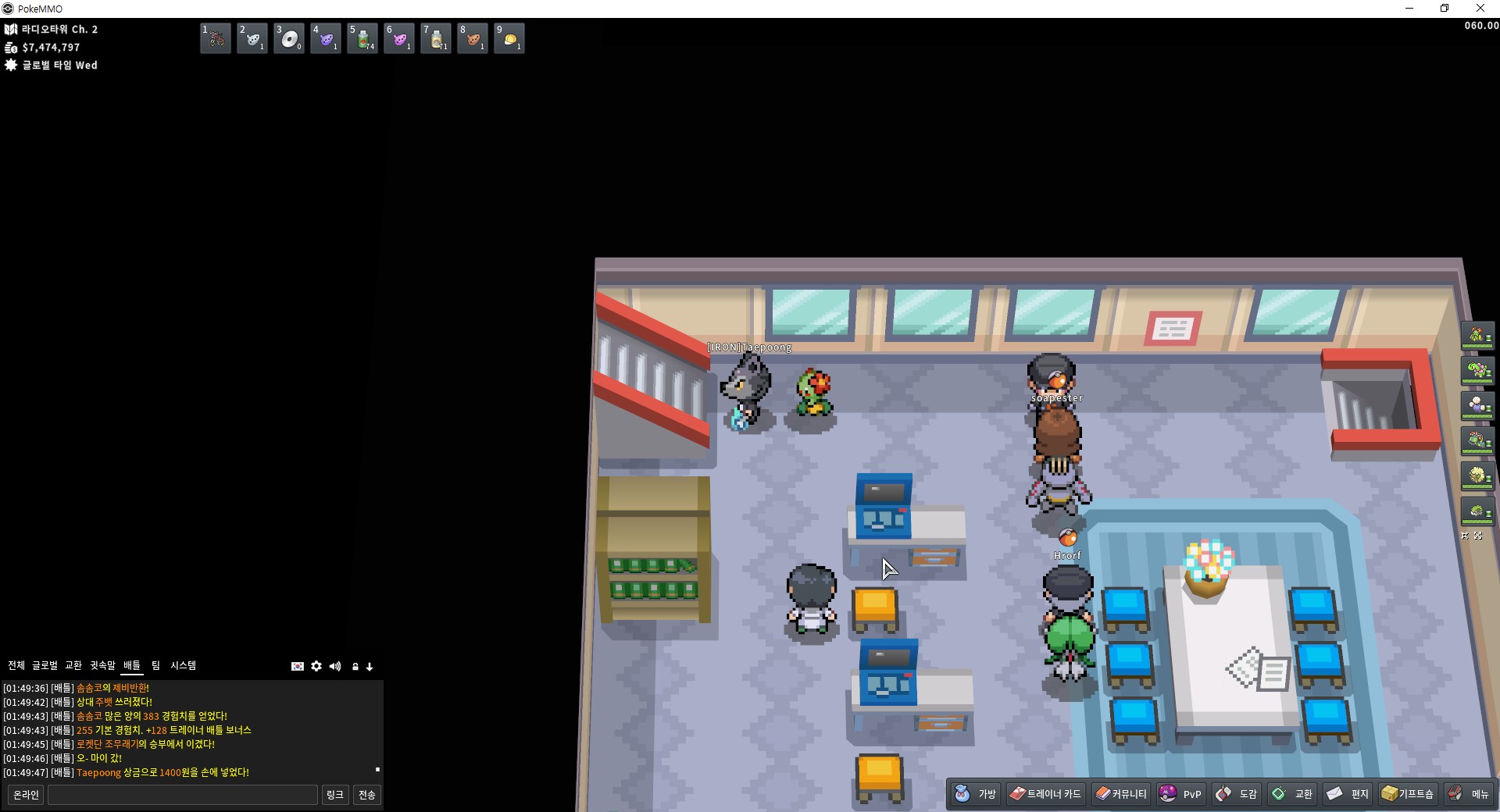Open the 트레이너 카드 (Trainer Card)
This screenshot has width=1500, height=812.
point(1045,794)
